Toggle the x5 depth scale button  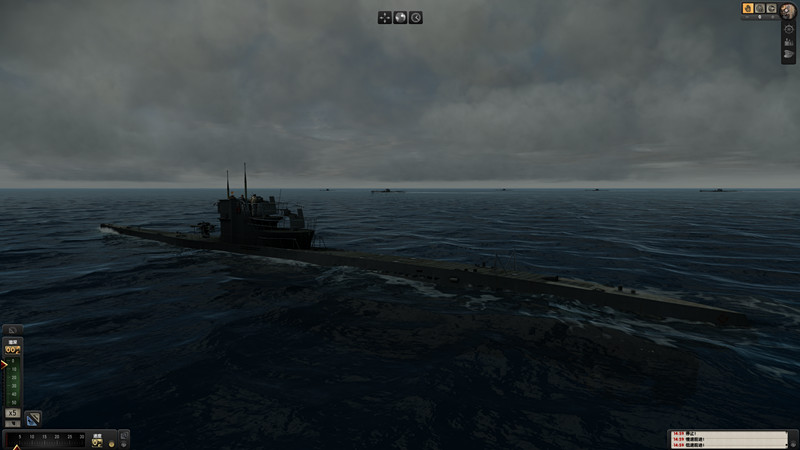point(13,413)
